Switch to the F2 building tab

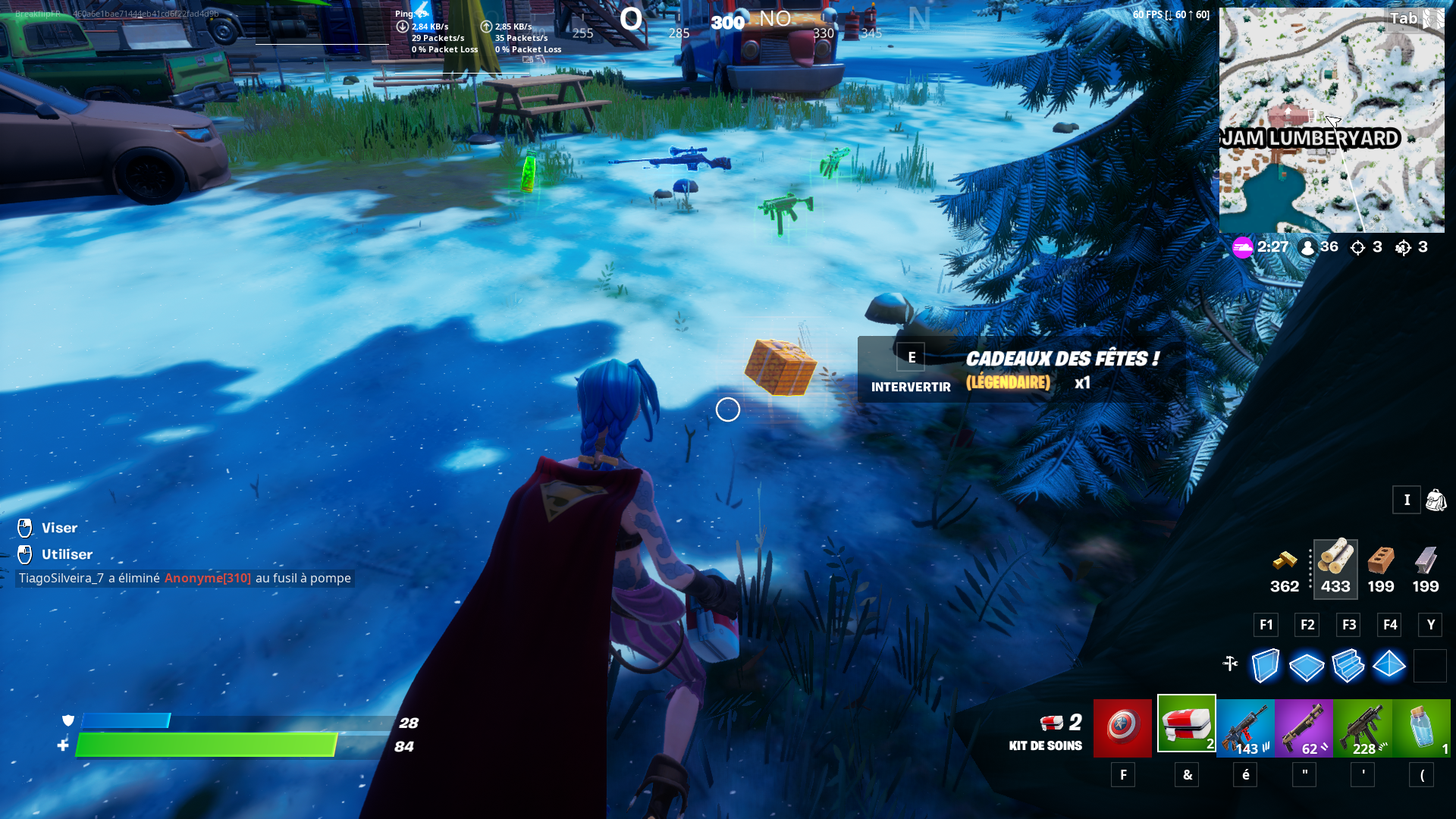[1306, 624]
